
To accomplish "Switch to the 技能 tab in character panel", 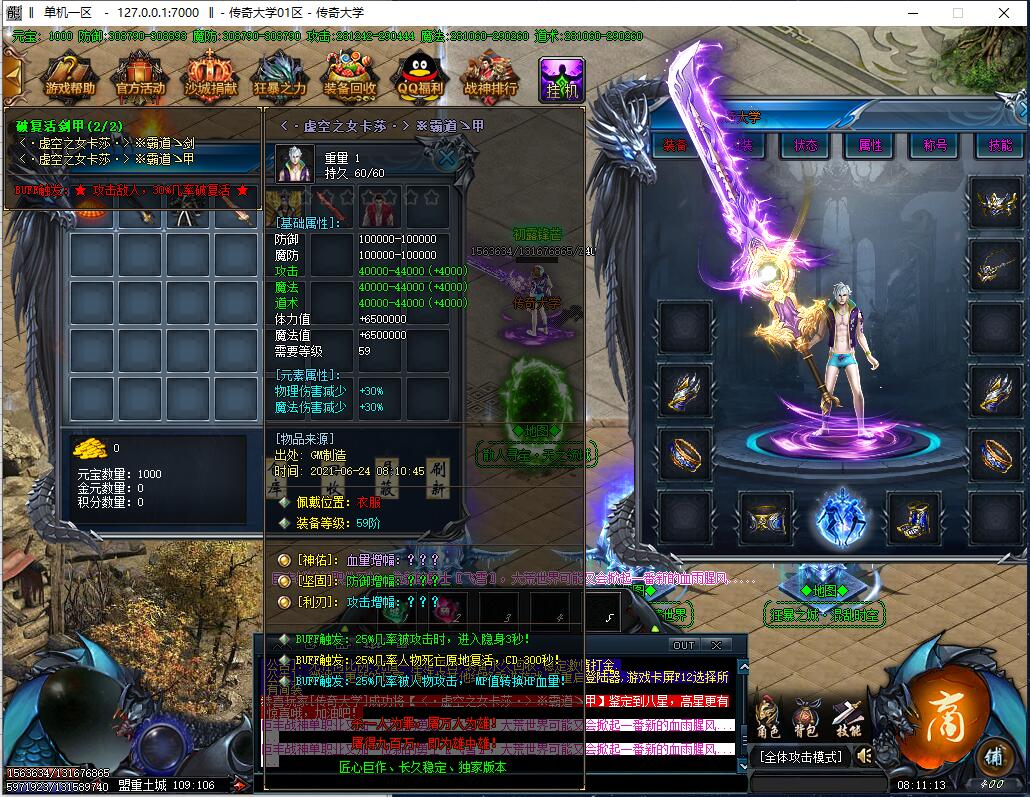I will [1000, 145].
